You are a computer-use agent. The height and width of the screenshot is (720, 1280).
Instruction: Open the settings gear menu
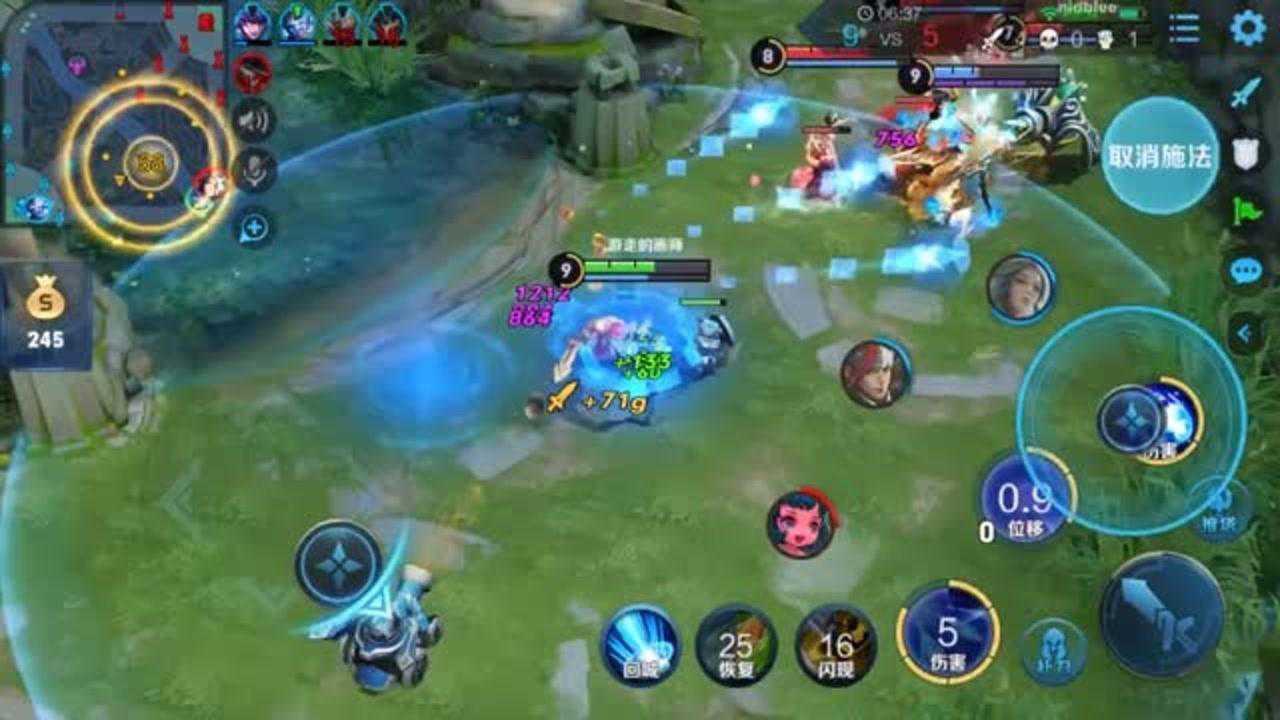[x=1247, y=28]
